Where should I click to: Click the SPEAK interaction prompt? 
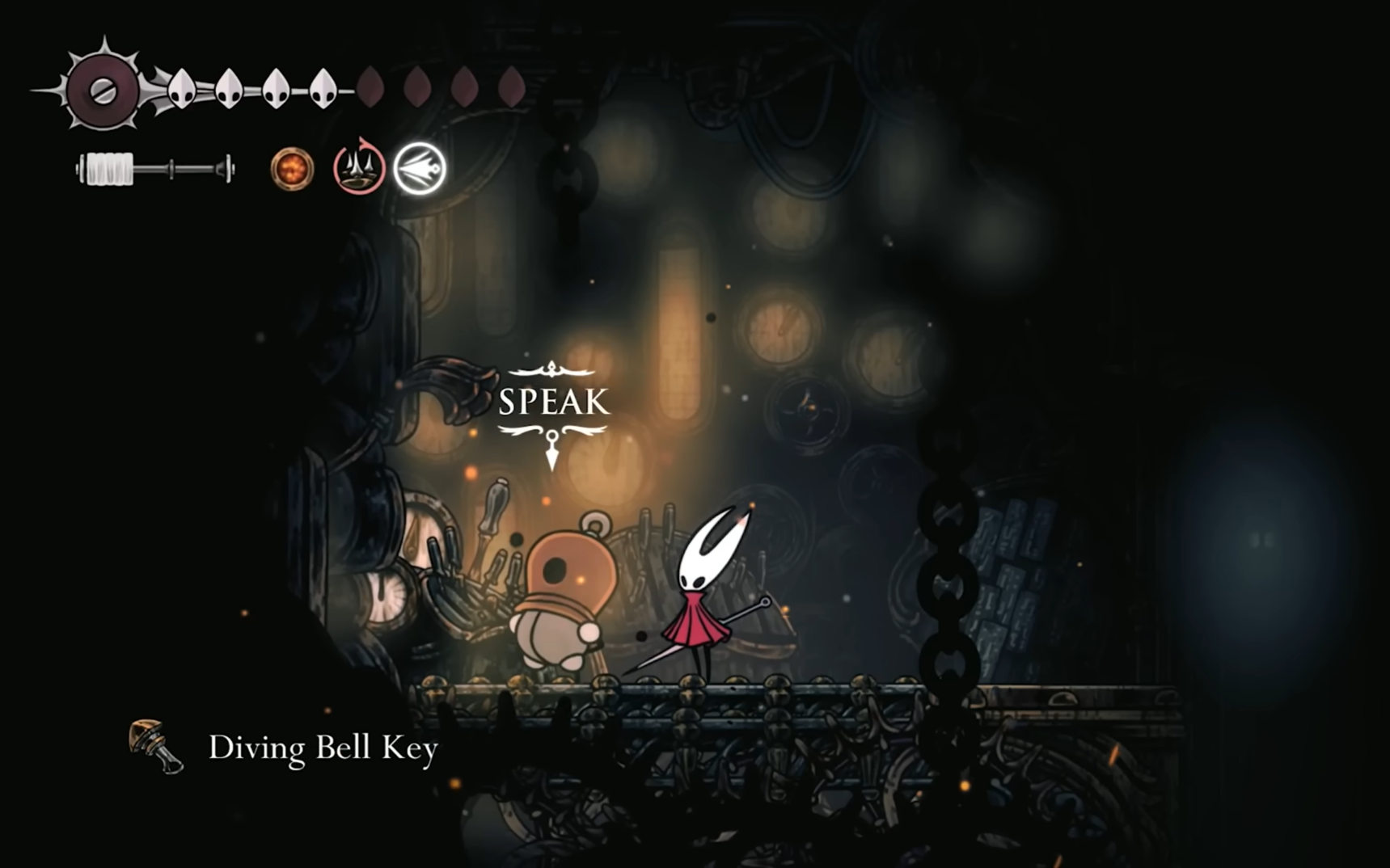553,402
